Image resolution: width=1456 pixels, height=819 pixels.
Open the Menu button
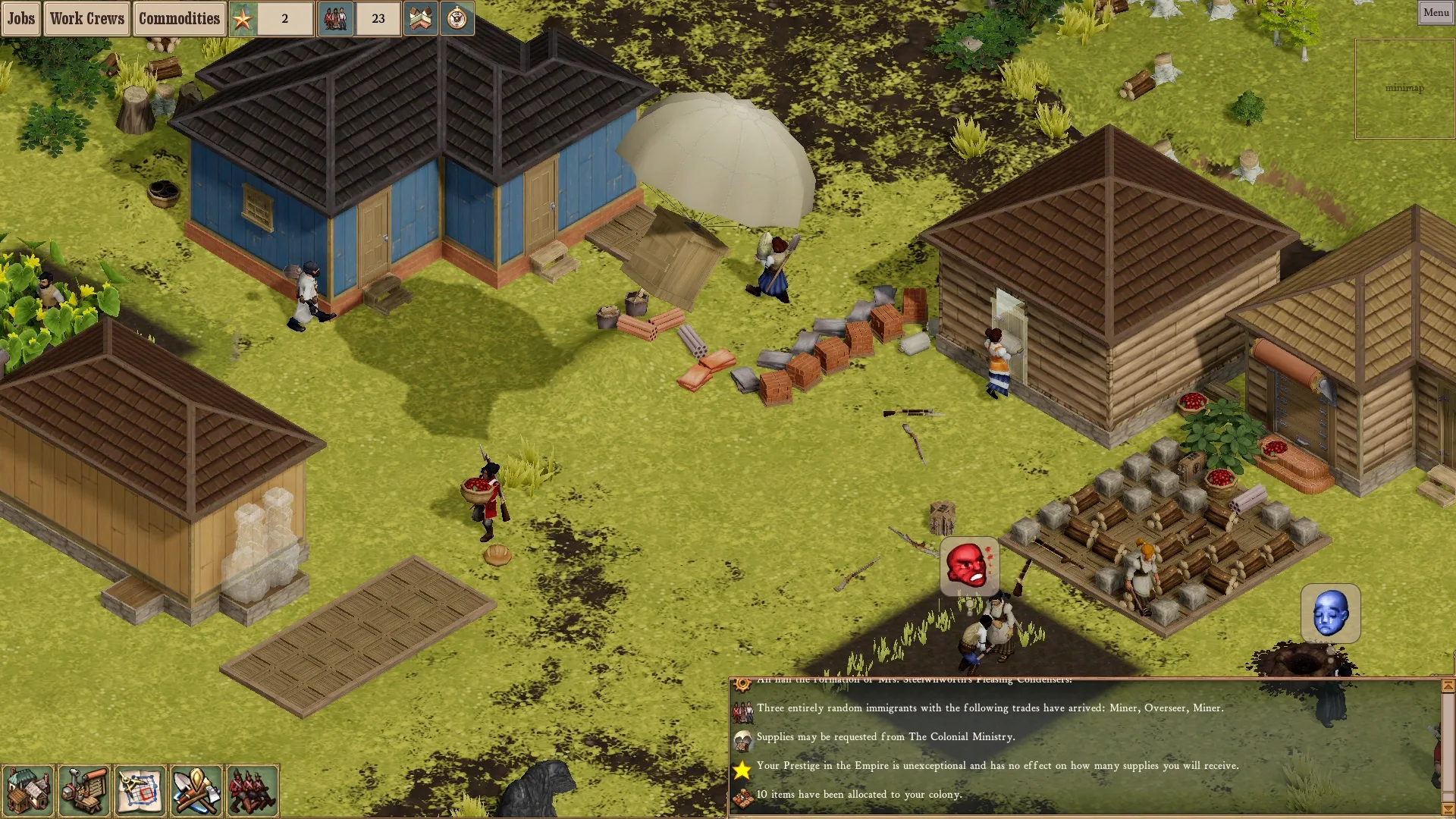[x=1436, y=12]
